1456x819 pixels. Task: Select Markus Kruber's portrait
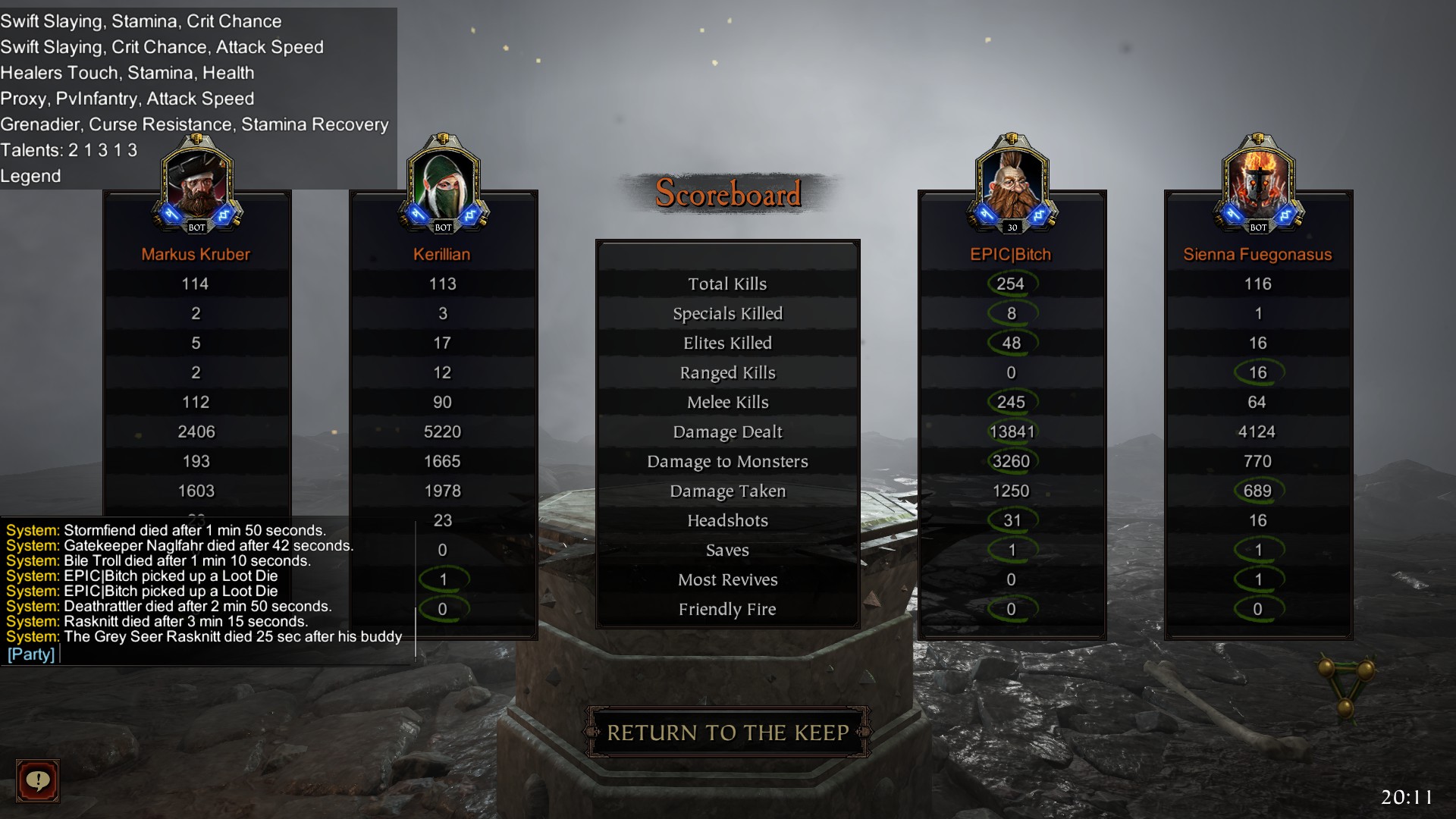pos(196,184)
